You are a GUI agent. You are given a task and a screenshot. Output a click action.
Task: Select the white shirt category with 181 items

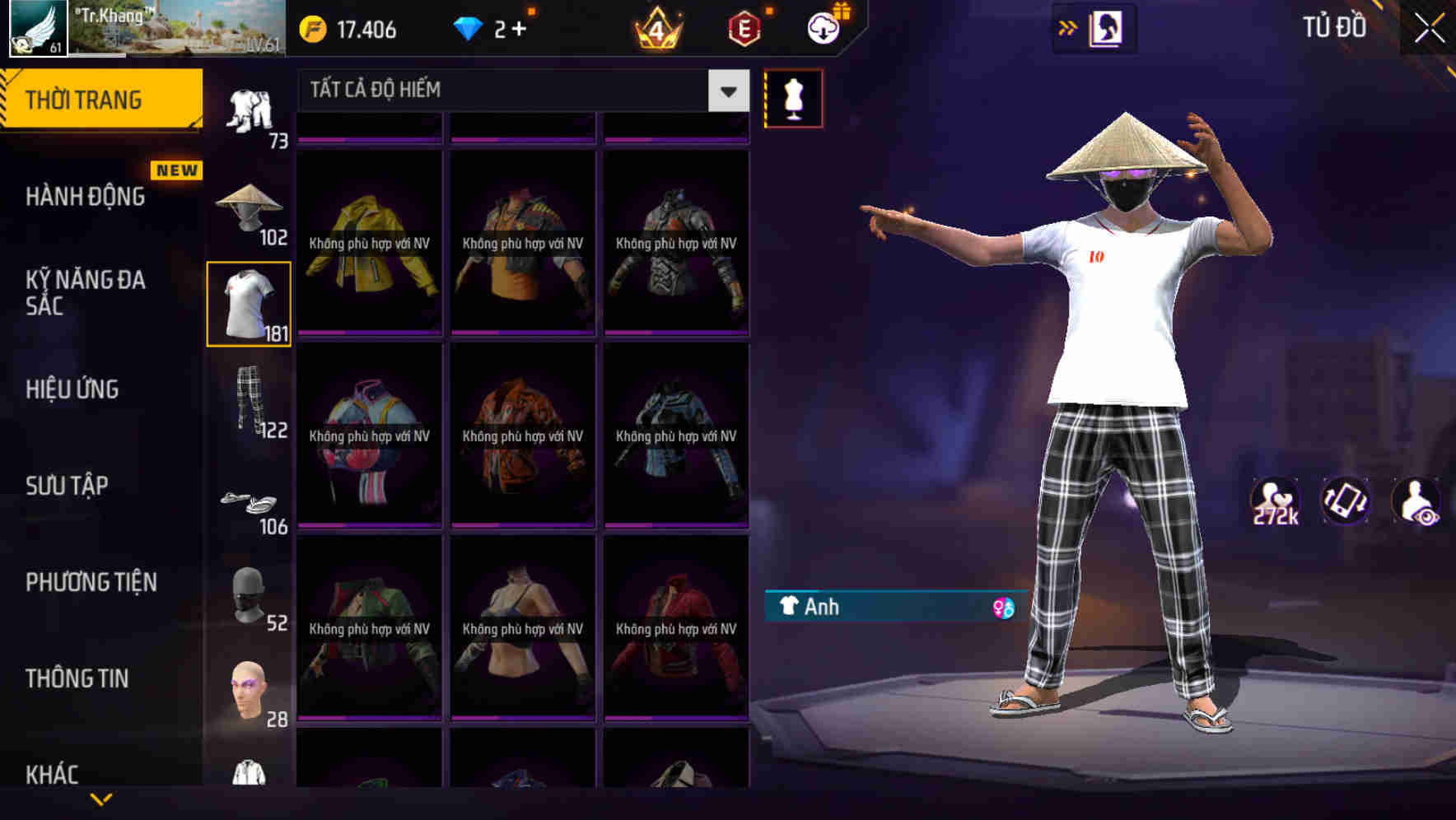click(250, 302)
